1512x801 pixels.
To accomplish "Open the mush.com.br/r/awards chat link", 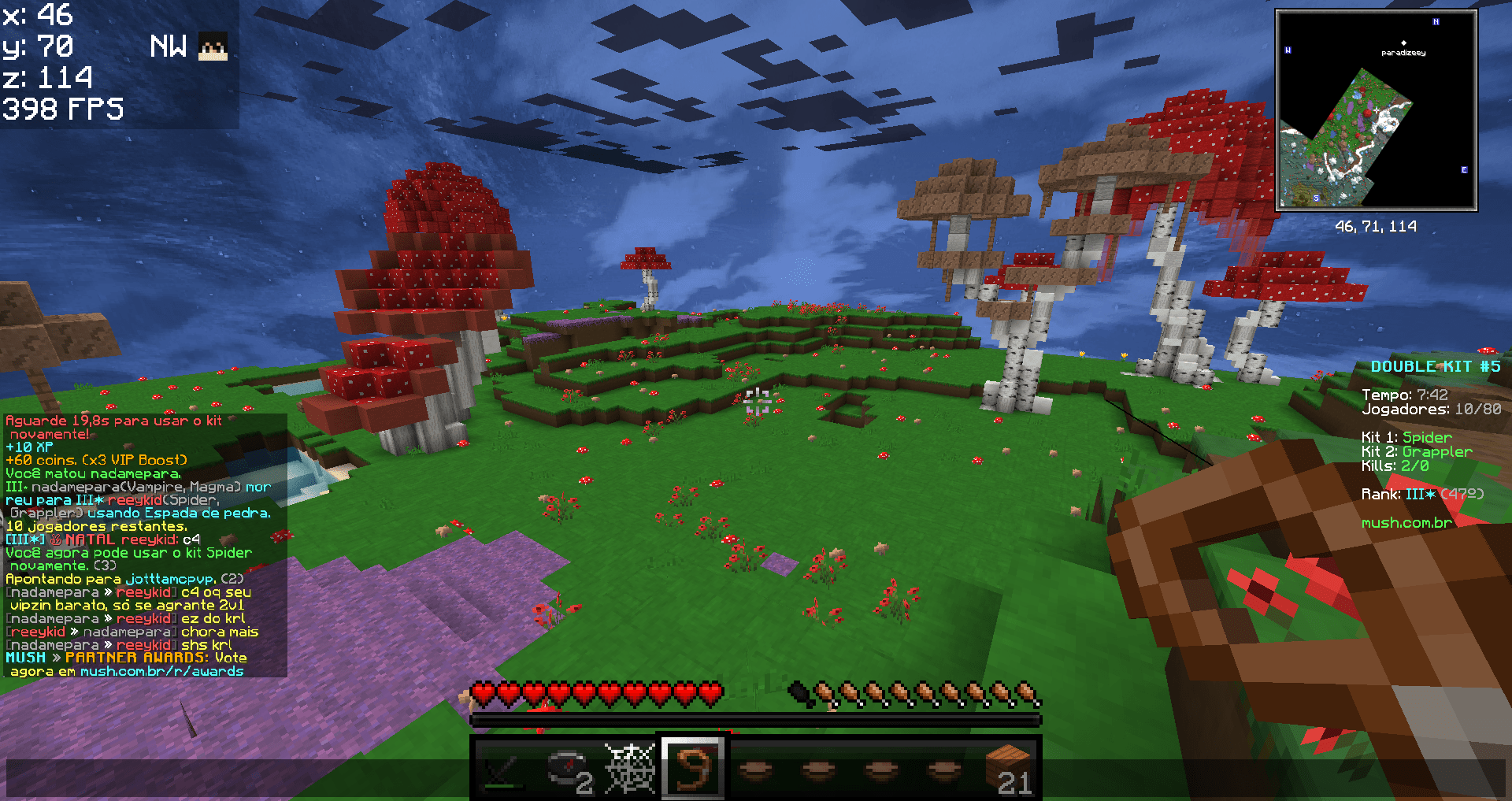I will point(161,672).
